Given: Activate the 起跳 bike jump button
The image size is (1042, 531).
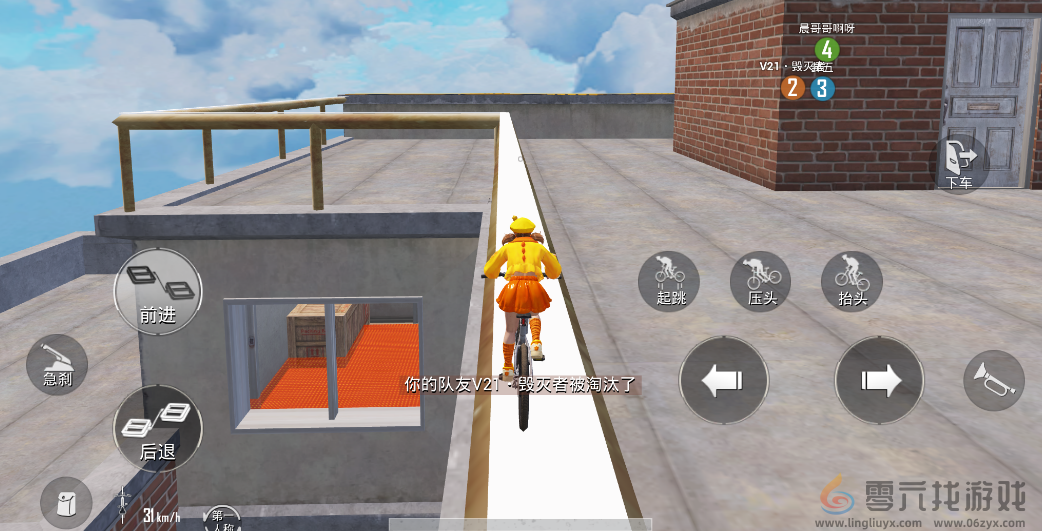Looking at the screenshot, I should [668, 279].
